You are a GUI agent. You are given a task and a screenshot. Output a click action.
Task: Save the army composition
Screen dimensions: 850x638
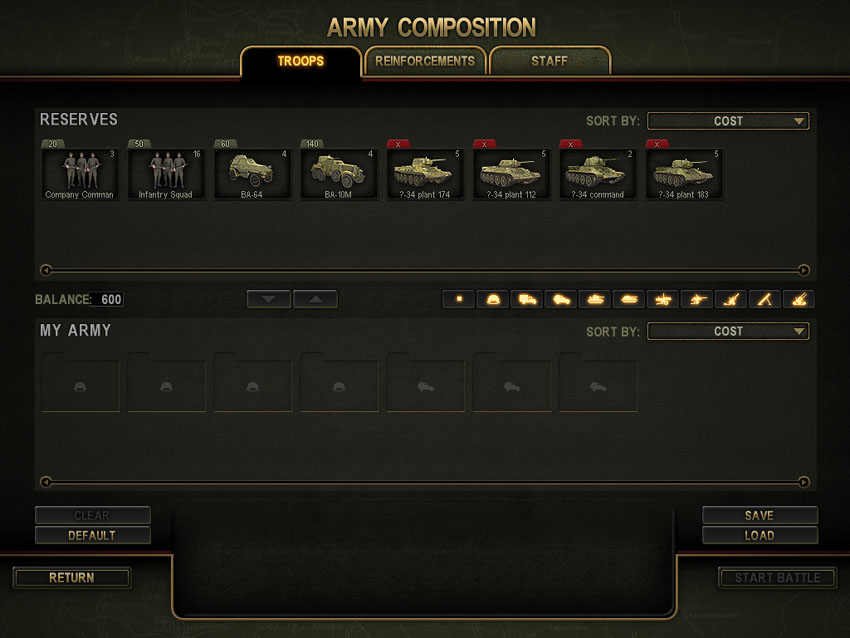pos(759,515)
